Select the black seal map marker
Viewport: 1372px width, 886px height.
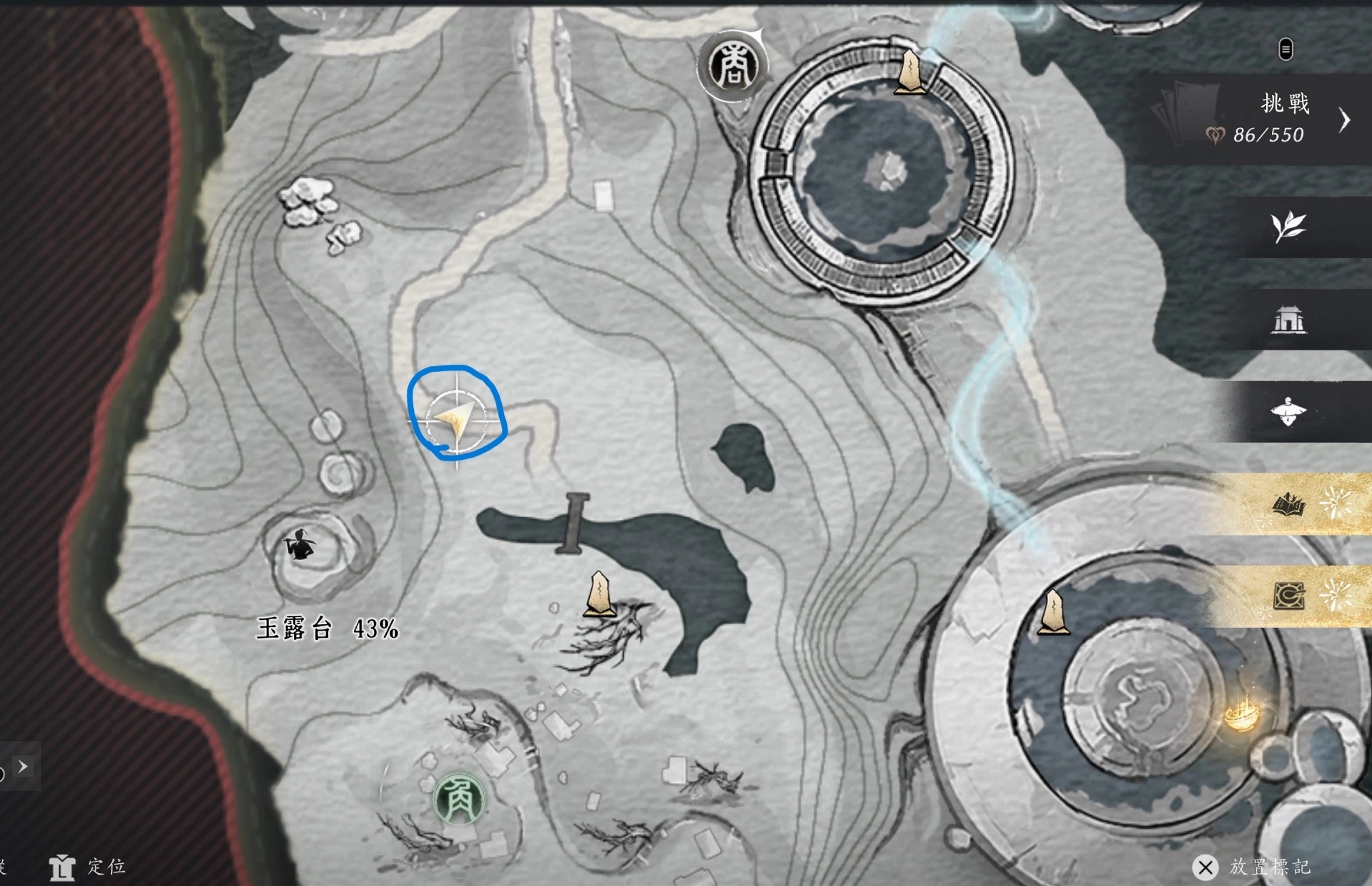pos(731,67)
